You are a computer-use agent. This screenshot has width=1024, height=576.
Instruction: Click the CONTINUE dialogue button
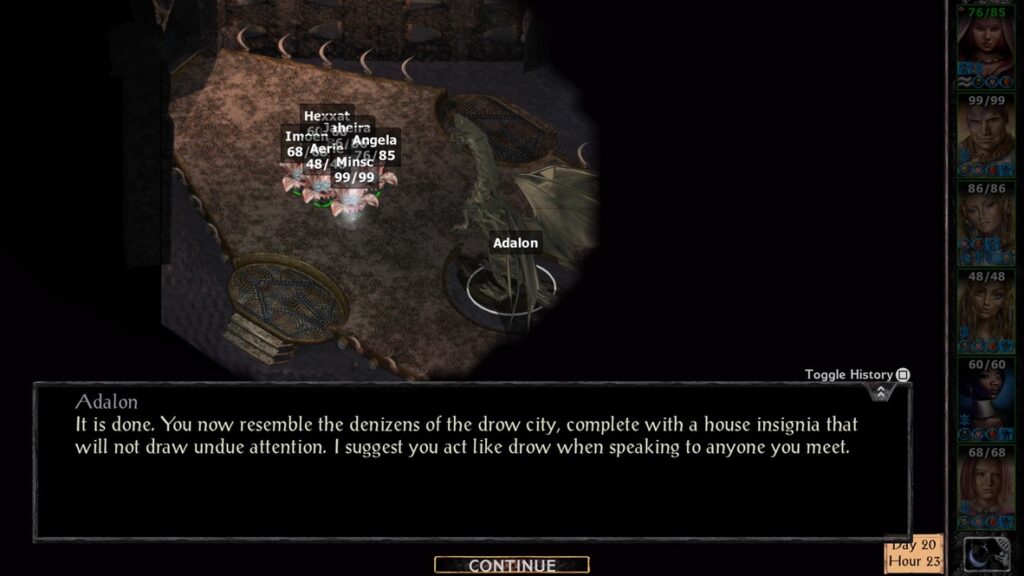click(511, 566)
